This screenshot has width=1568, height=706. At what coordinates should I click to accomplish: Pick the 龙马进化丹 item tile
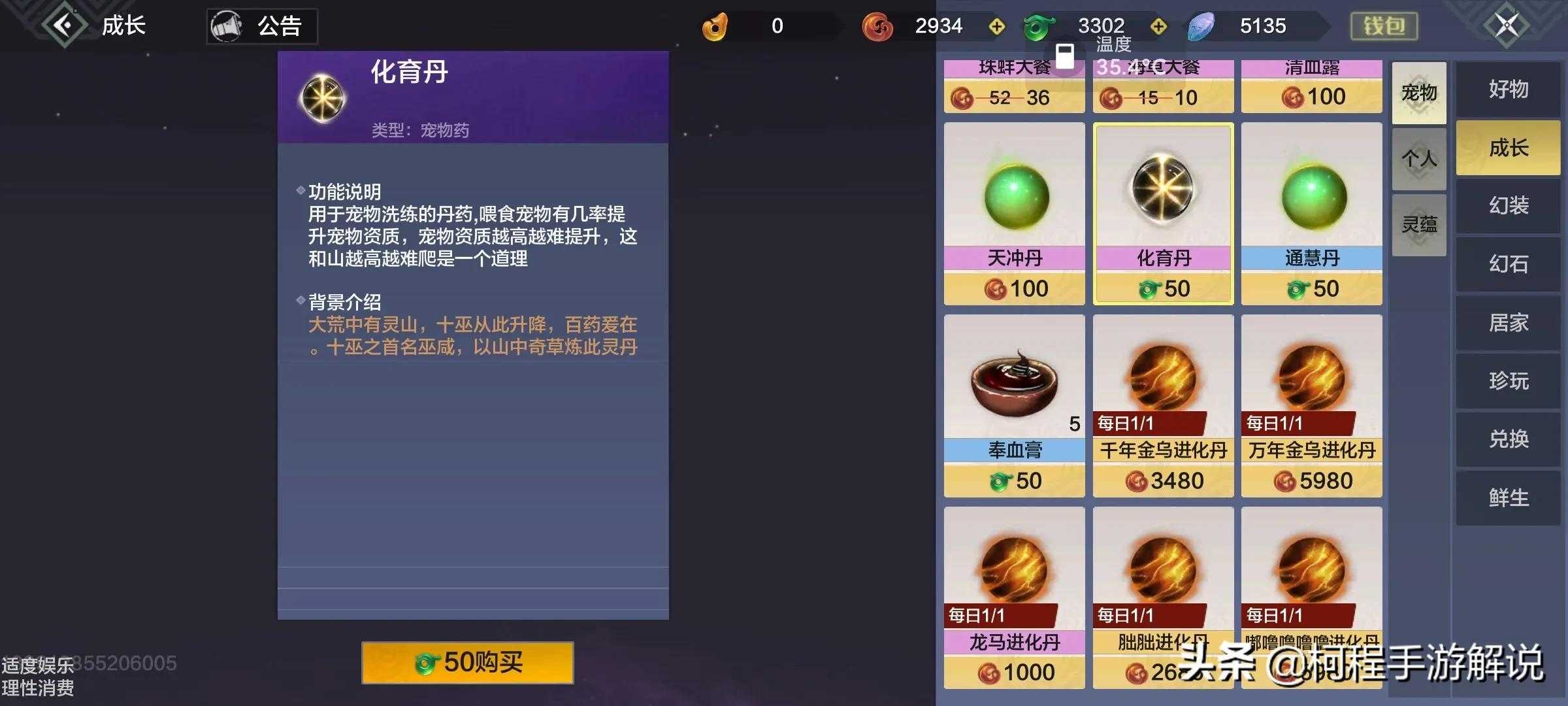(x=1014, y=597)
